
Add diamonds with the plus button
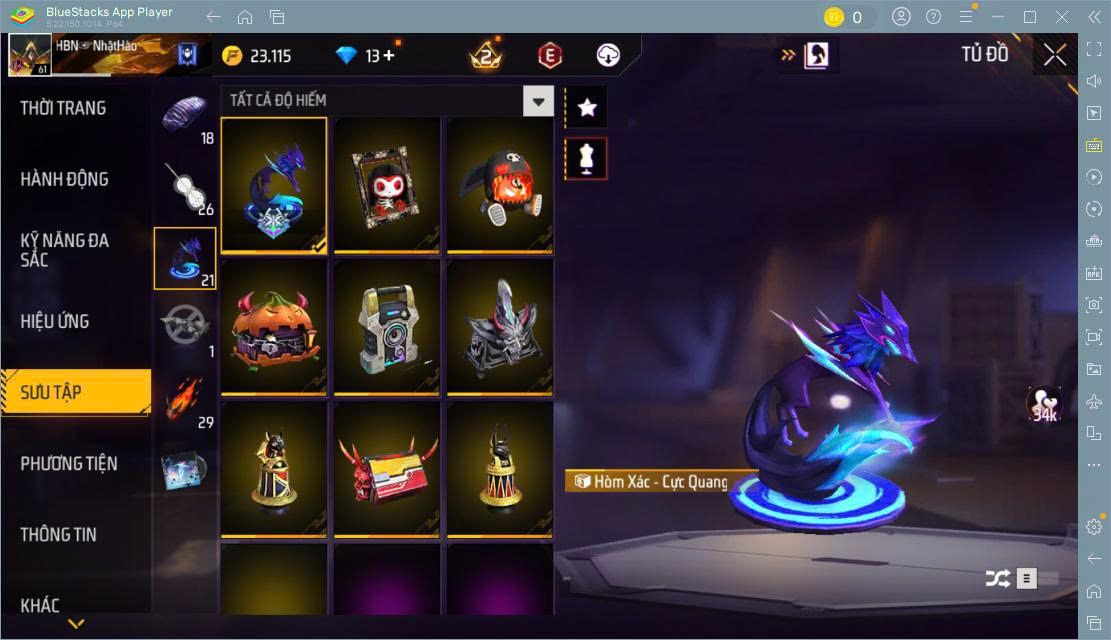point(388,56)
